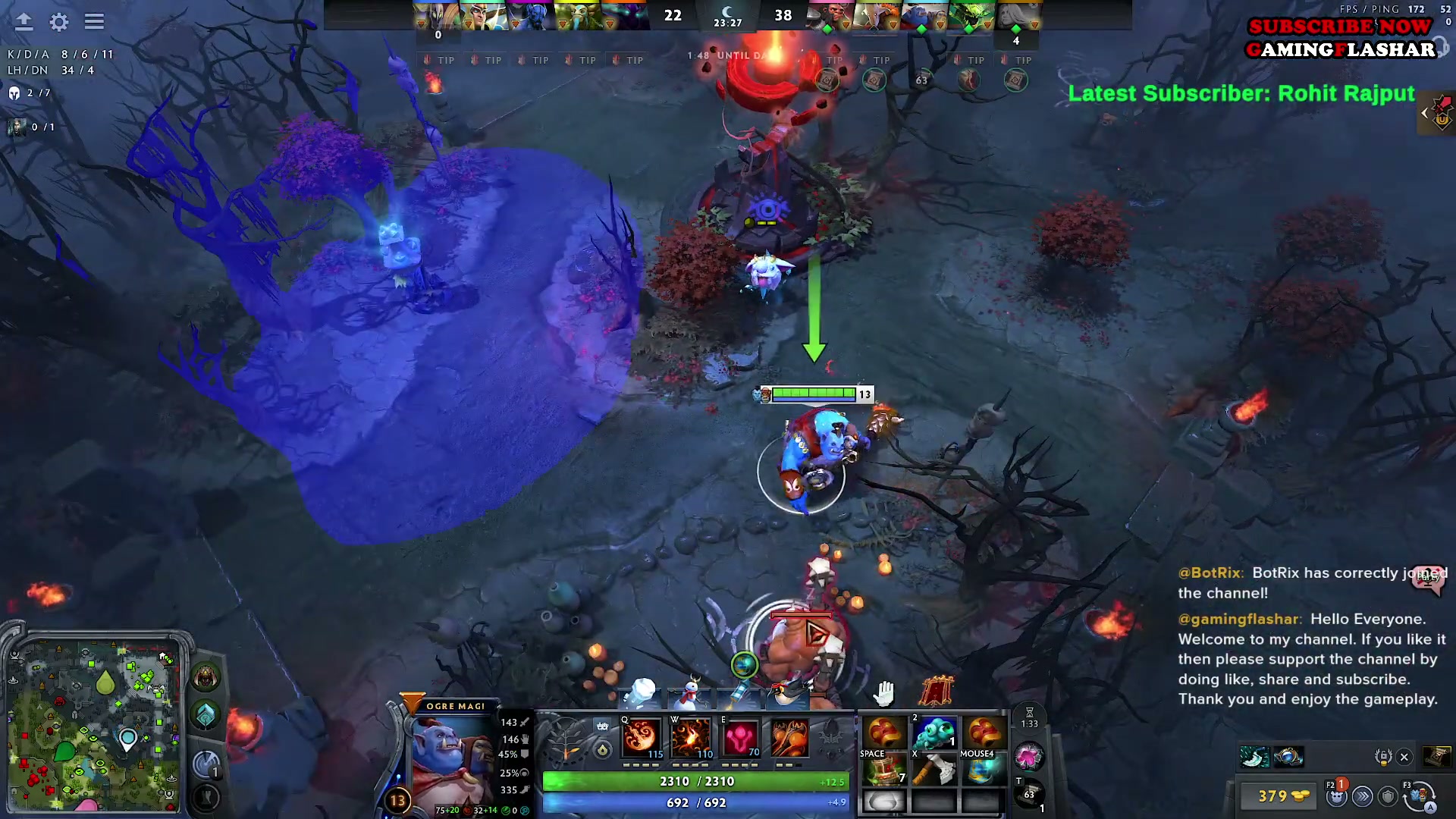The height and width of the screenshot is (819, 1456).
Task: Open the settings gear menu
Action: pyautogui.click(x=58, y=23)
